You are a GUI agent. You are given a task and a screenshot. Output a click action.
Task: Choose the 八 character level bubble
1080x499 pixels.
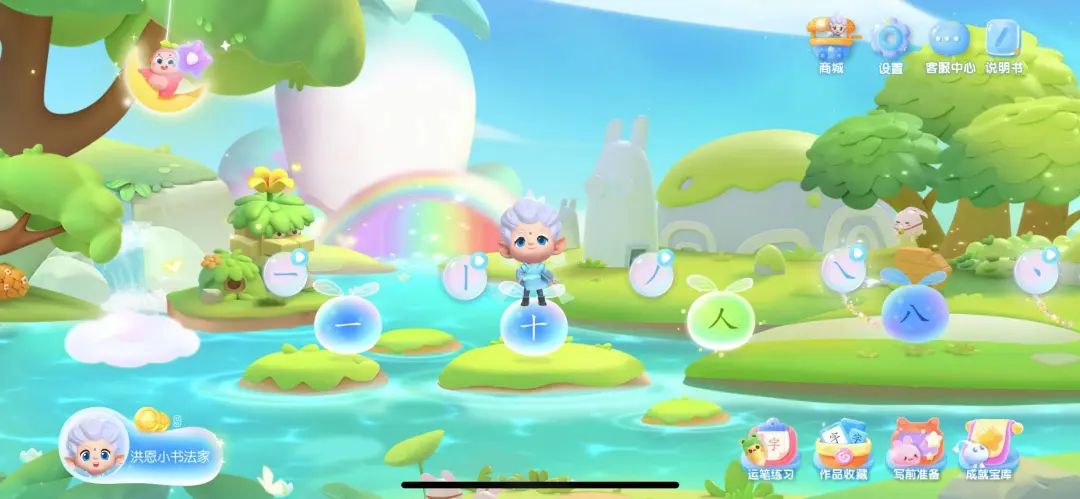[x=915, y=311]
